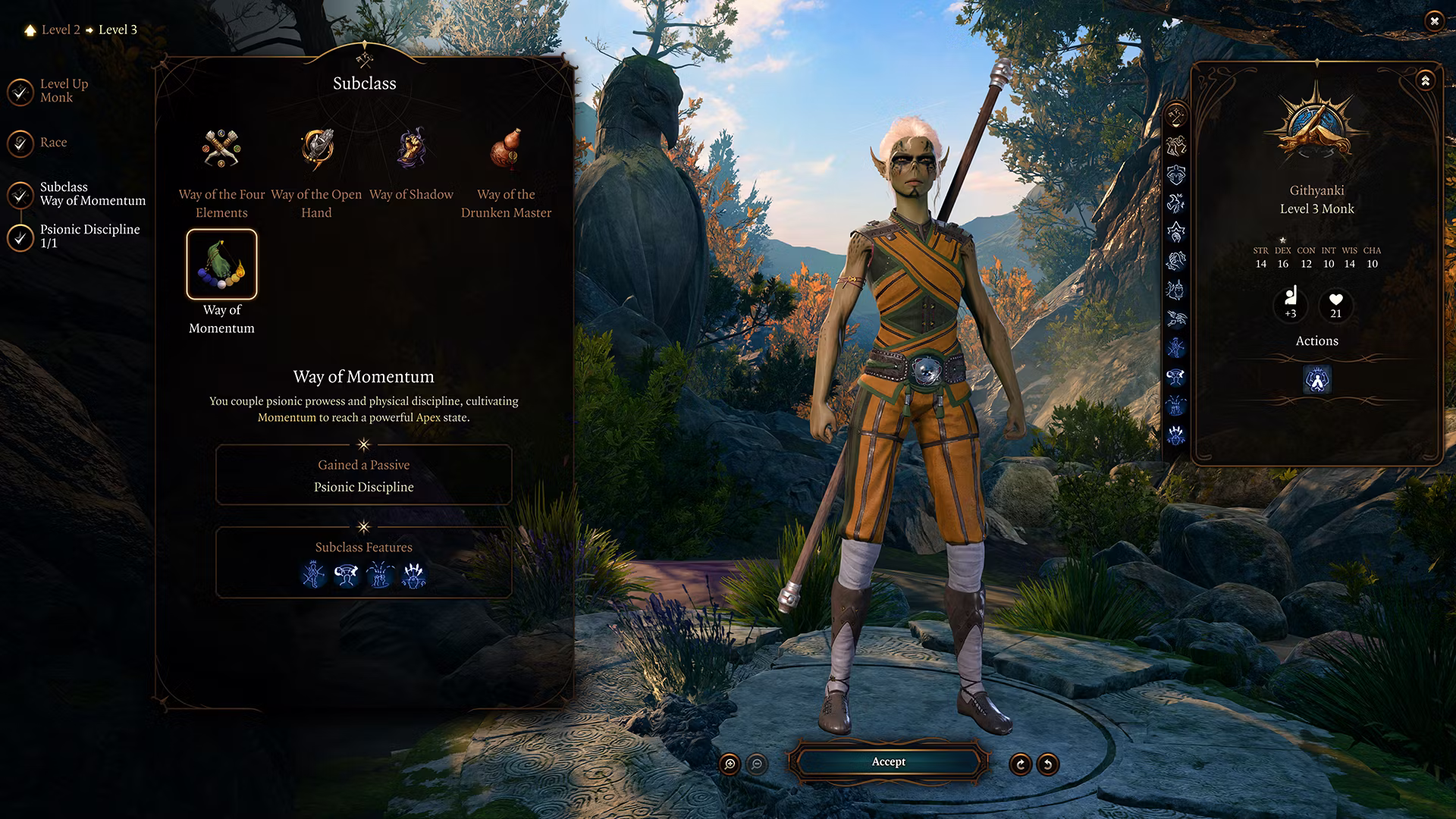Click the heart icon showing 21 hit points

(1335, 306)
